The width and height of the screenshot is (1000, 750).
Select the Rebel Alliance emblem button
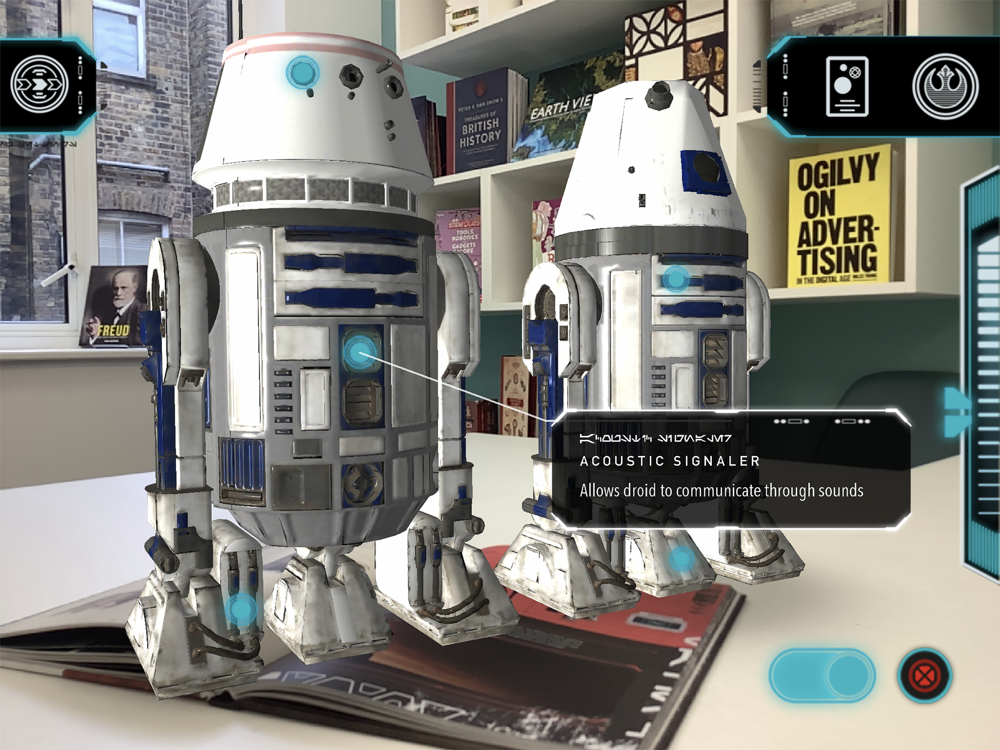point(944,87)
